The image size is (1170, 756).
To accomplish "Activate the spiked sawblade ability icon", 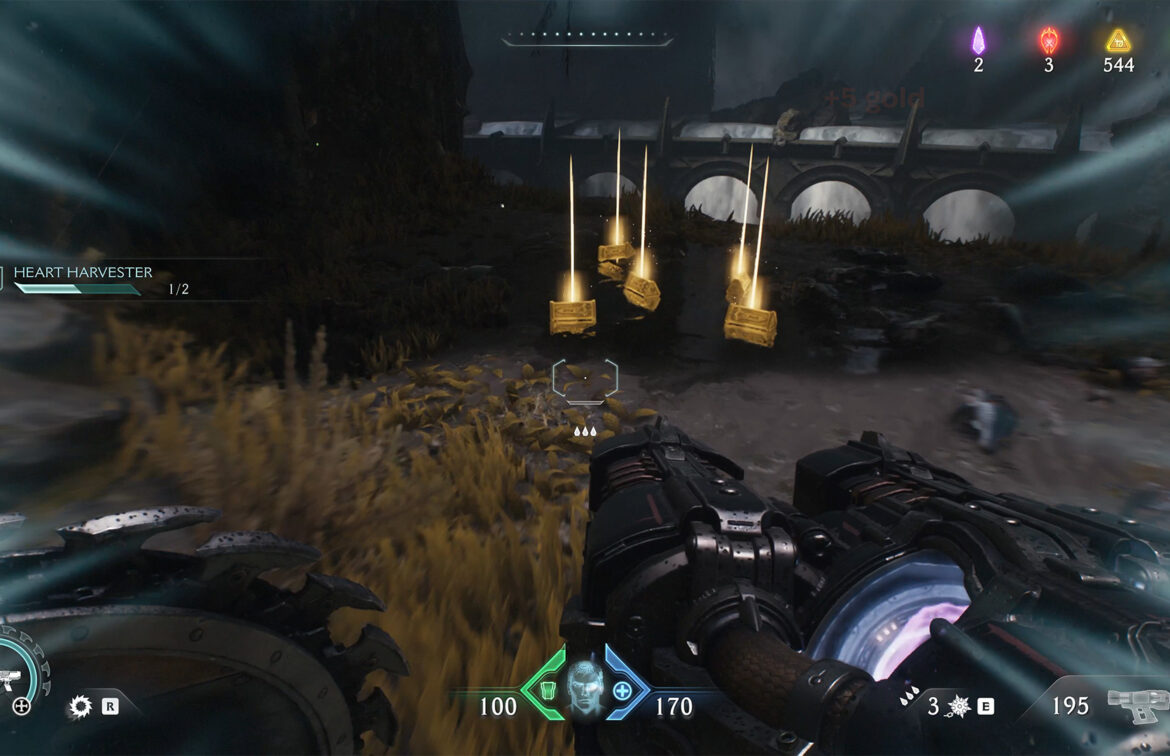I will pos(80,707).
